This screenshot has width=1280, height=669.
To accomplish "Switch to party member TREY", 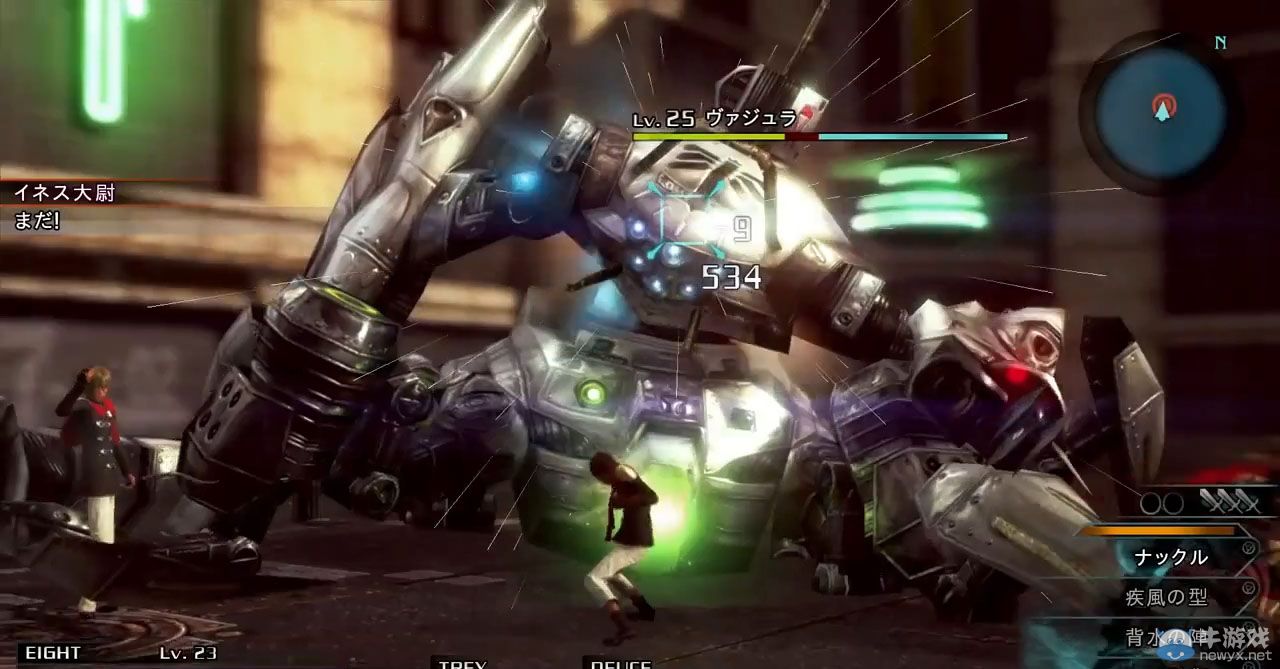I will point(462,663).
